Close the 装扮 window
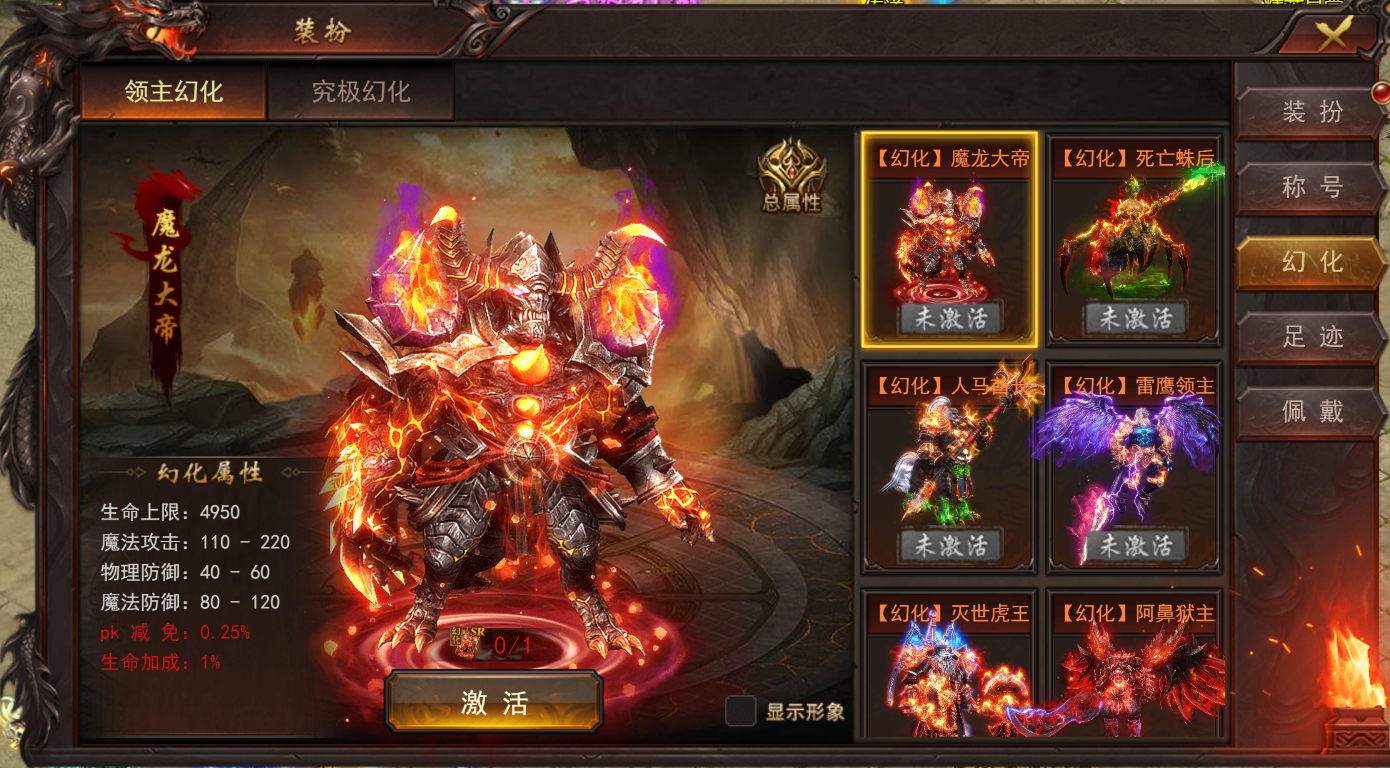Image resolution: width=1390 pixels, height=768 pixels. pyautogui.click(x=1331, y=36)
